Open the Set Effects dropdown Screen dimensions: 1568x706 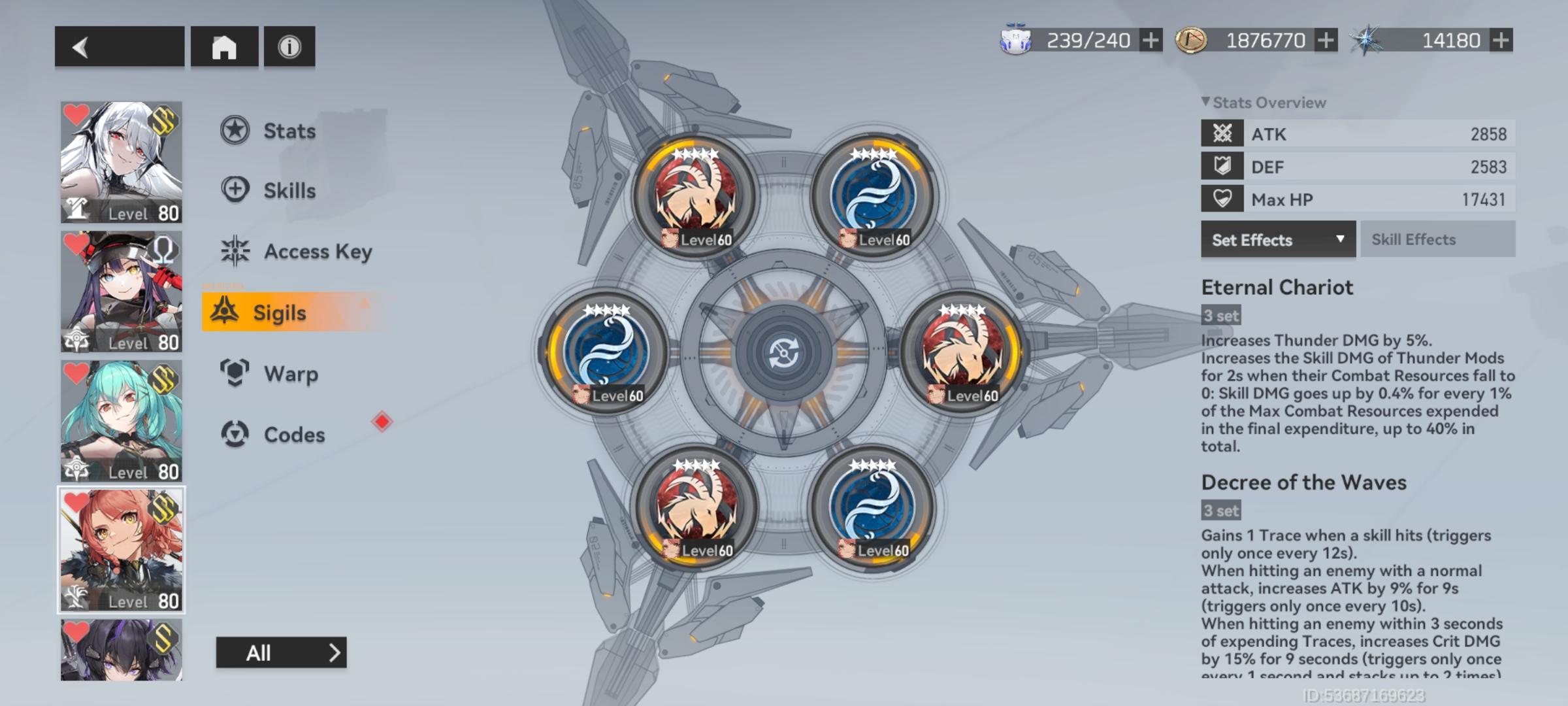(x=1277, y=239)
